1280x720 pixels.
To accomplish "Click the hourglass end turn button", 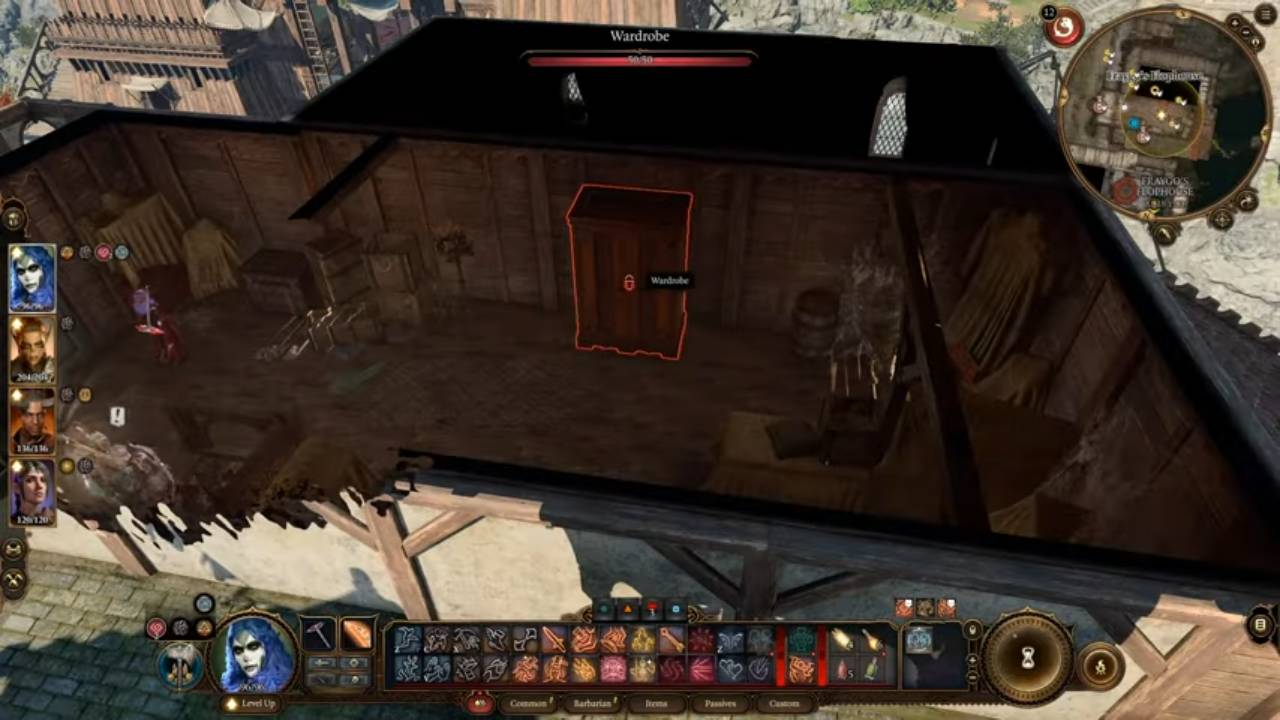I will coord(1027,657).
